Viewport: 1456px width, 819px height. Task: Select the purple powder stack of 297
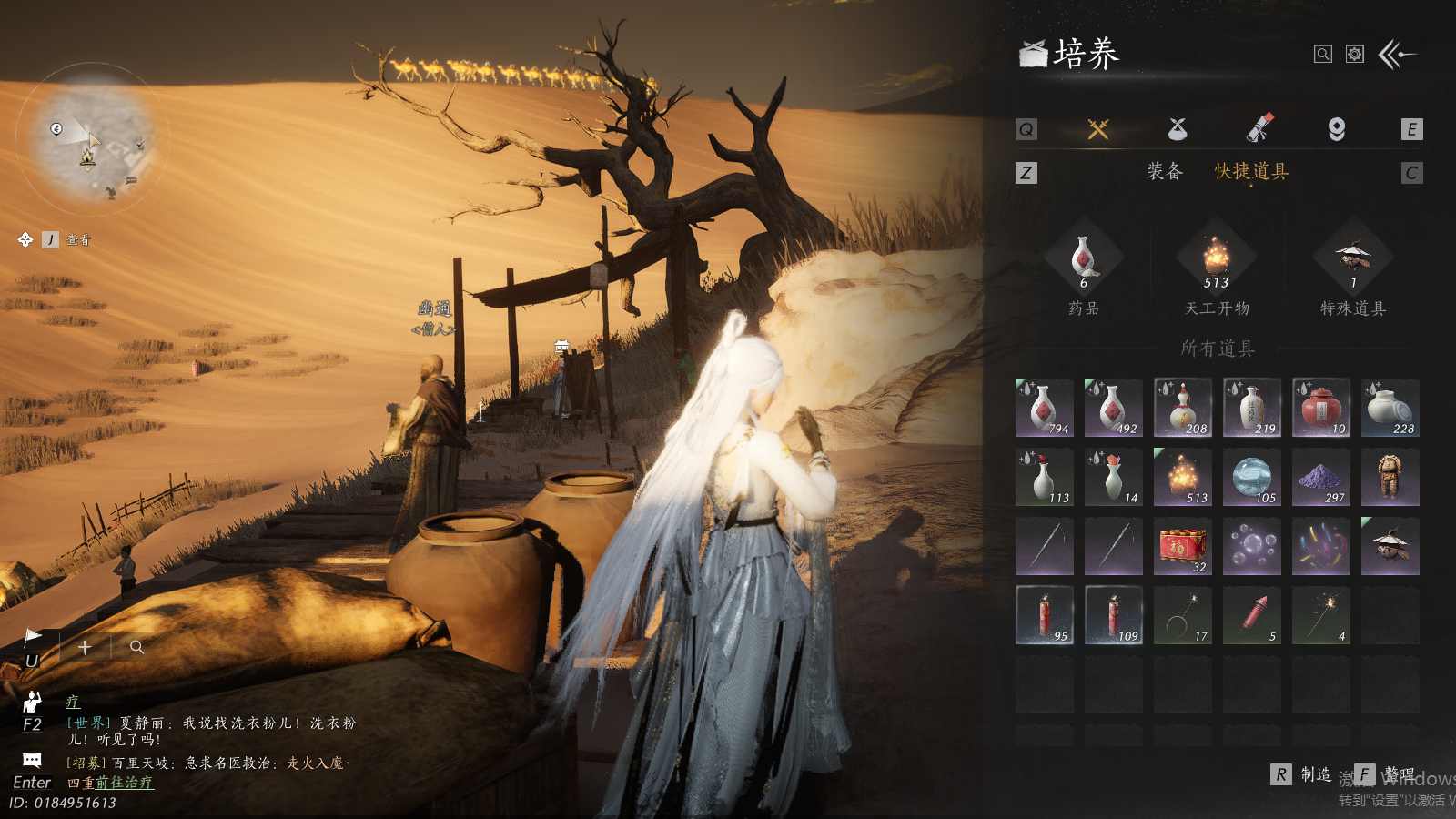(x=1320, y=477)
